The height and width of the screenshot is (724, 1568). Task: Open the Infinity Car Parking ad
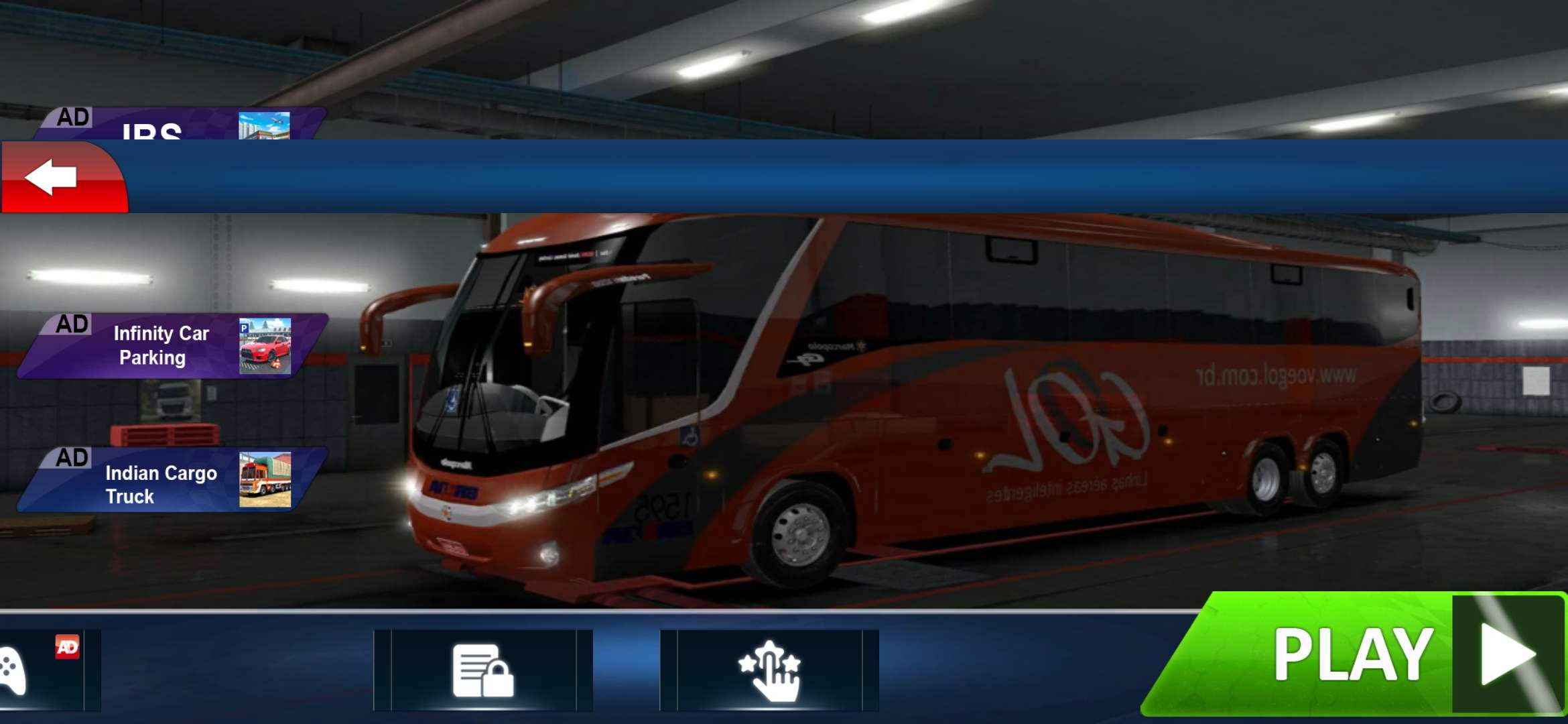click(173, 346)
